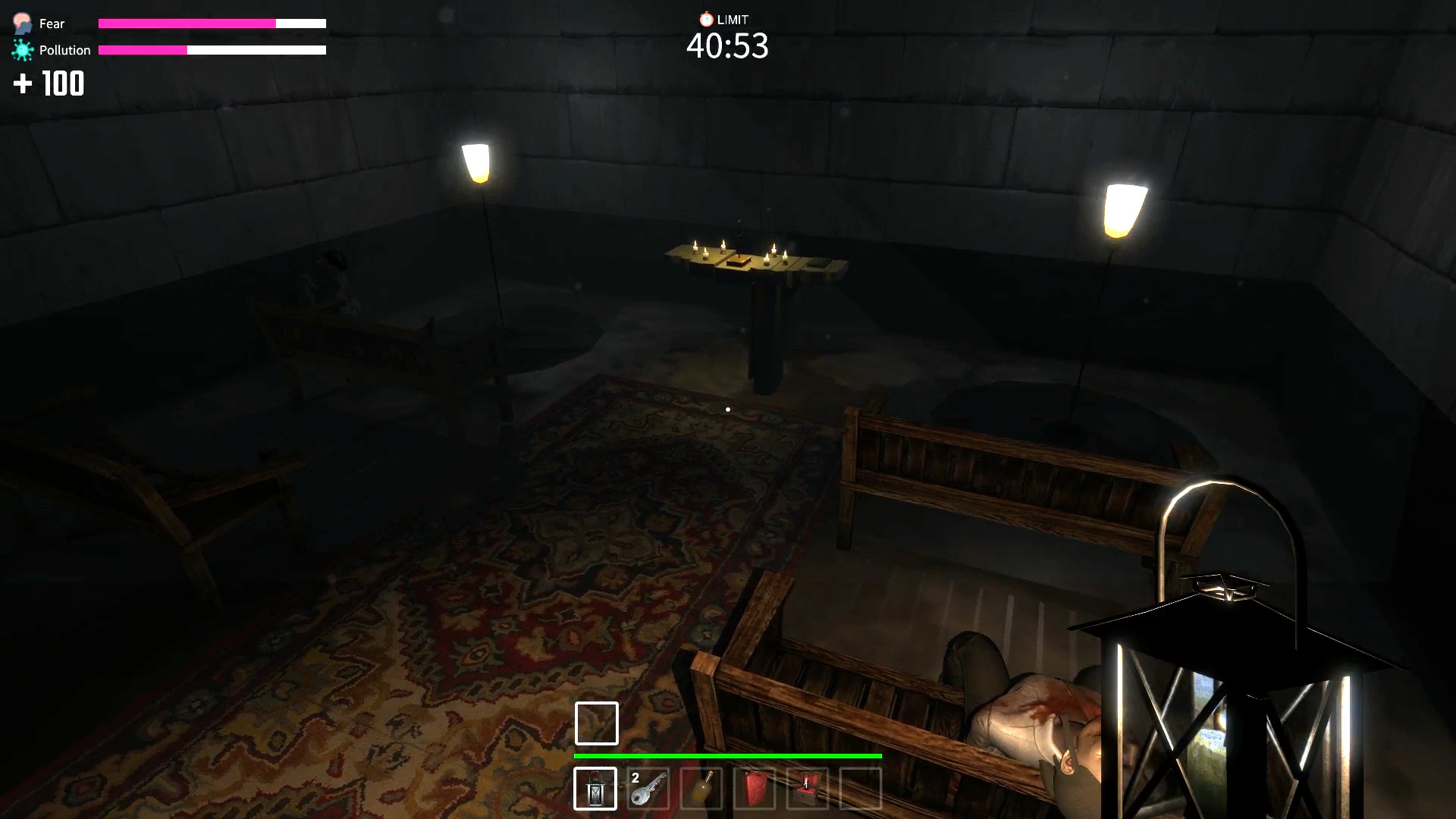This screenshot has width=1456, height=819.
Task: Select the key item showing quantity 2
Action: click(x=649, y=790)
